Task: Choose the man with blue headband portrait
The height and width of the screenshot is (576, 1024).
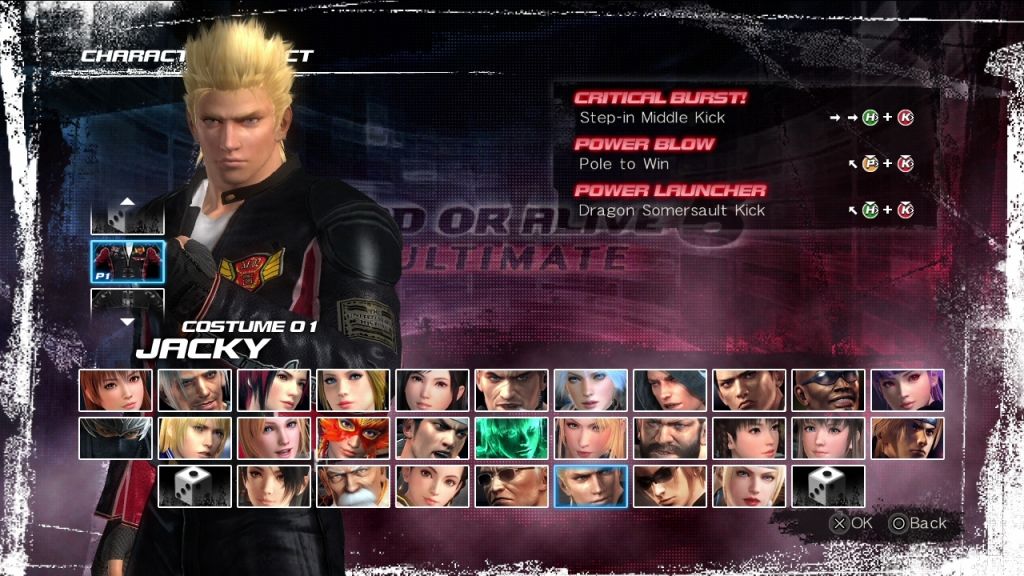Action: (907, 438)
